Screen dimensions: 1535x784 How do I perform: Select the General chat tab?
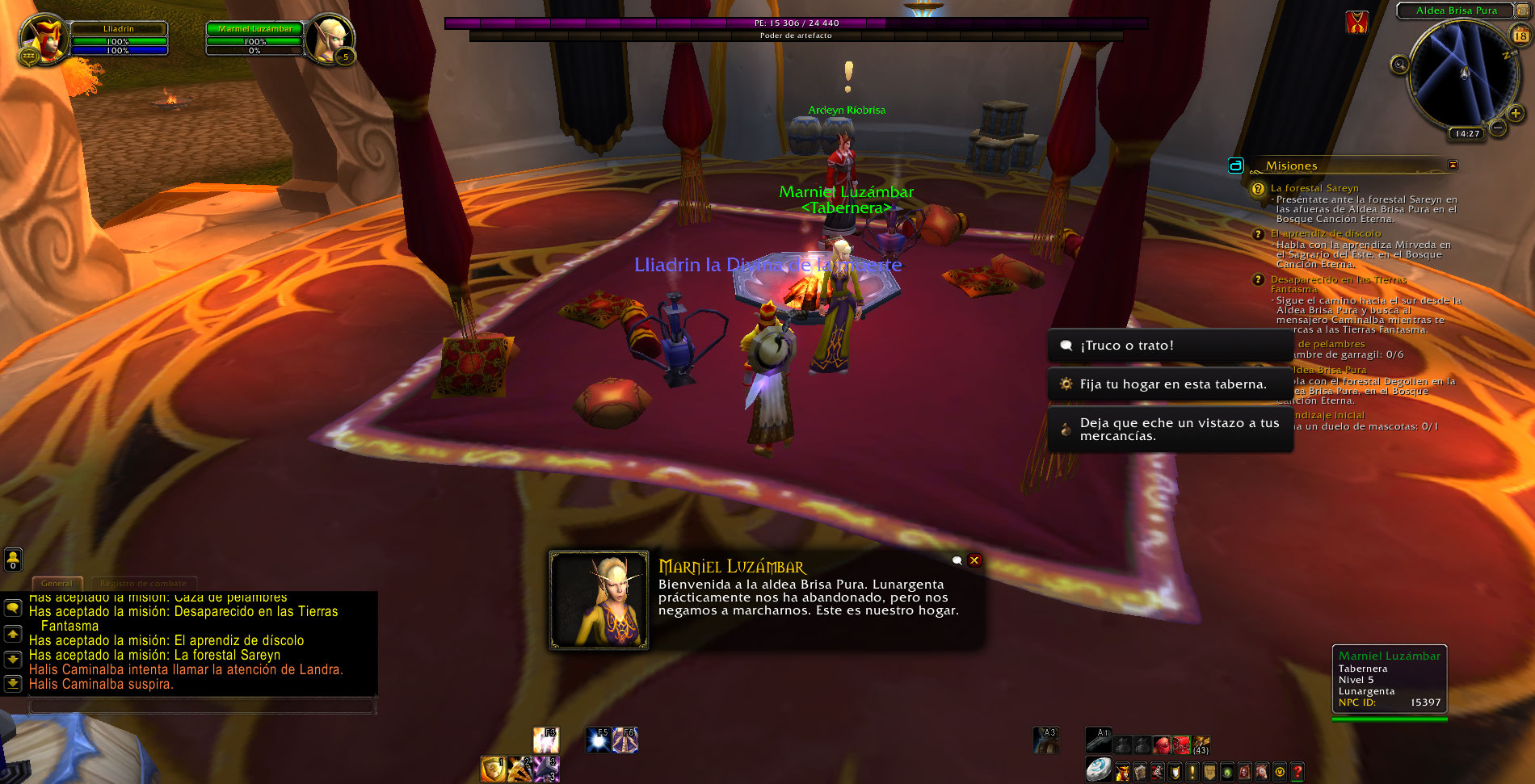(x=57, y=583)
